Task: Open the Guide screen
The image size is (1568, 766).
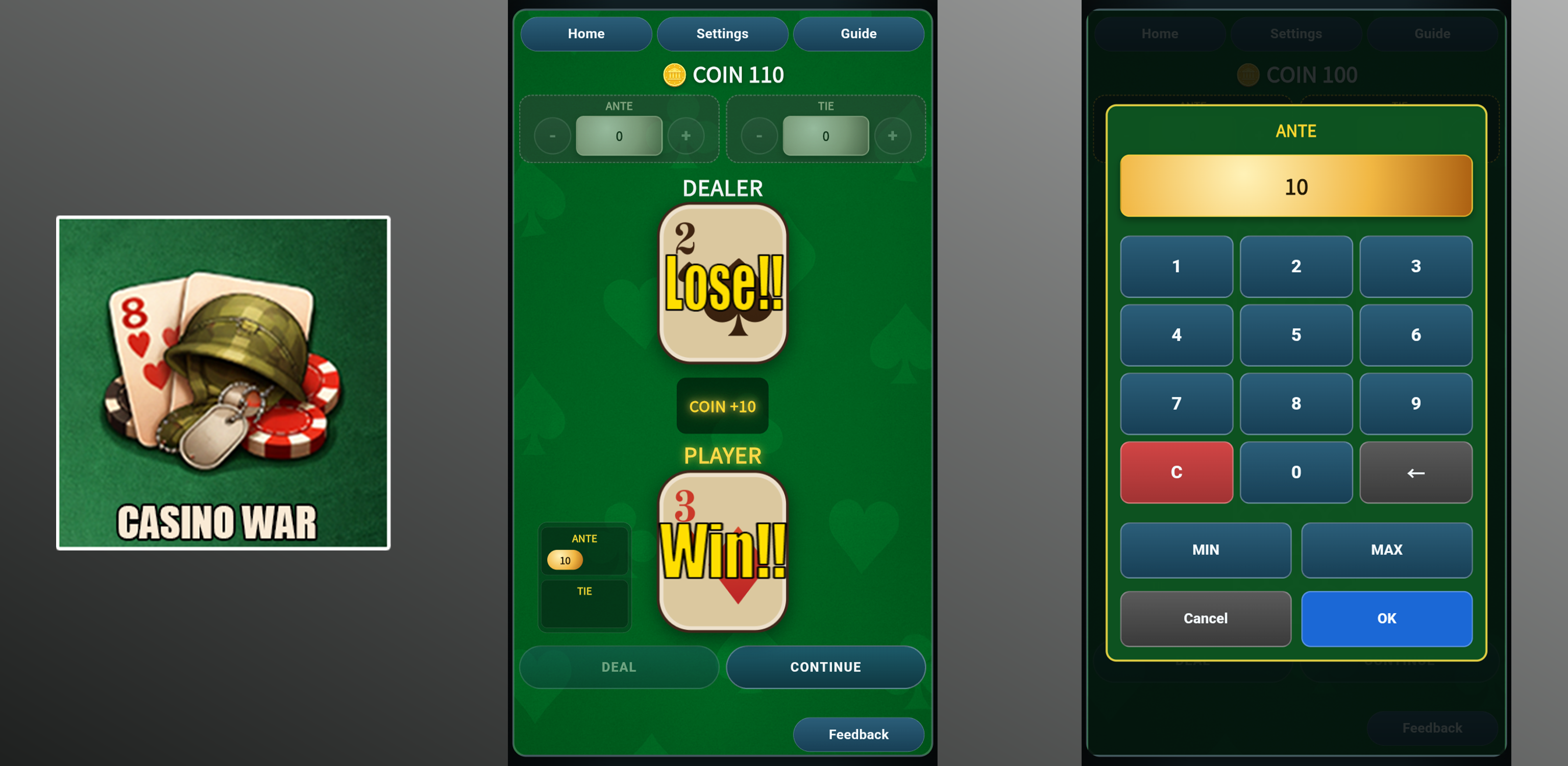Action: pyautogui.click(x=858, y=34)
